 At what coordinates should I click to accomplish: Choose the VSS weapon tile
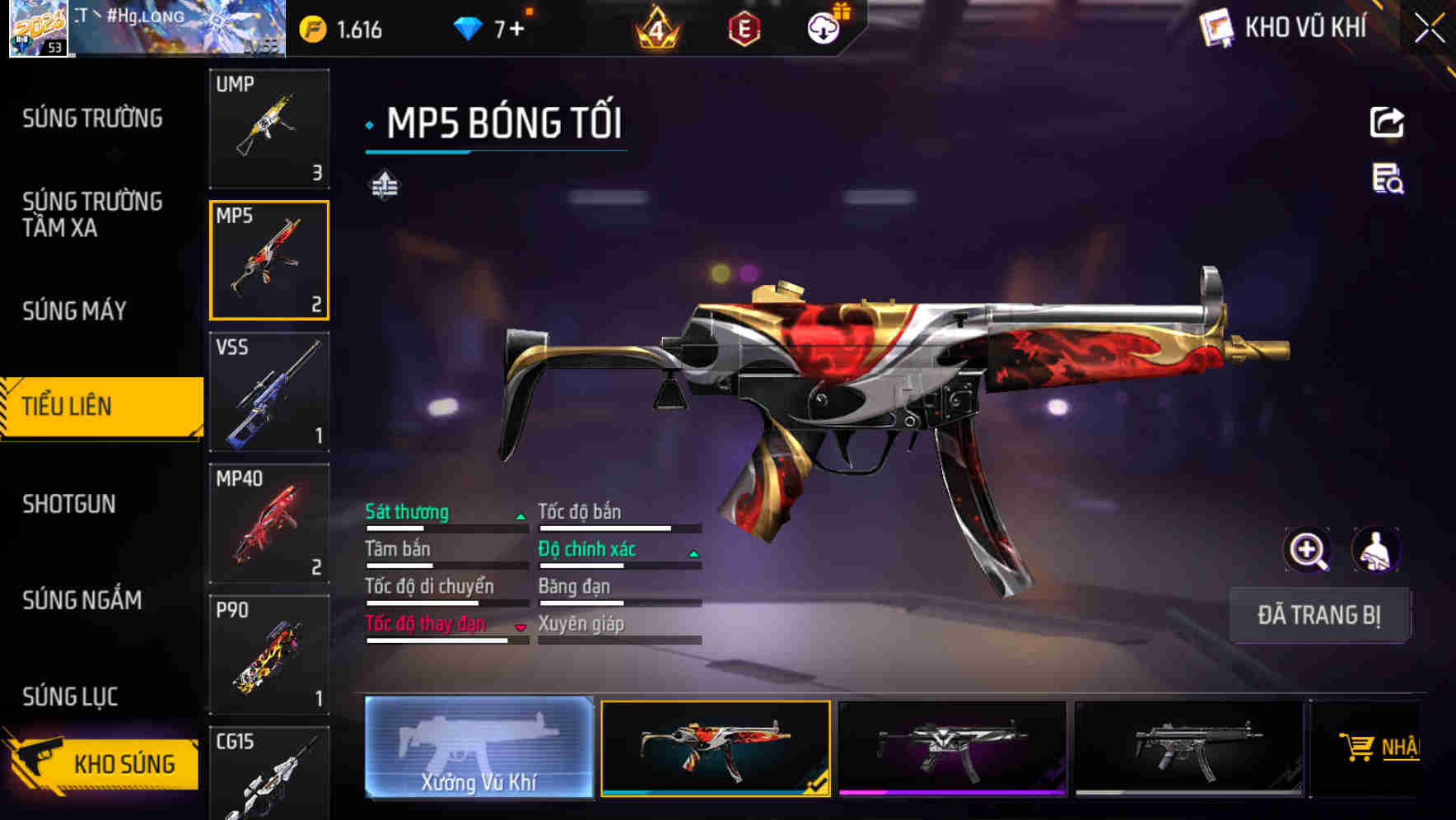(x=269, y=392)
